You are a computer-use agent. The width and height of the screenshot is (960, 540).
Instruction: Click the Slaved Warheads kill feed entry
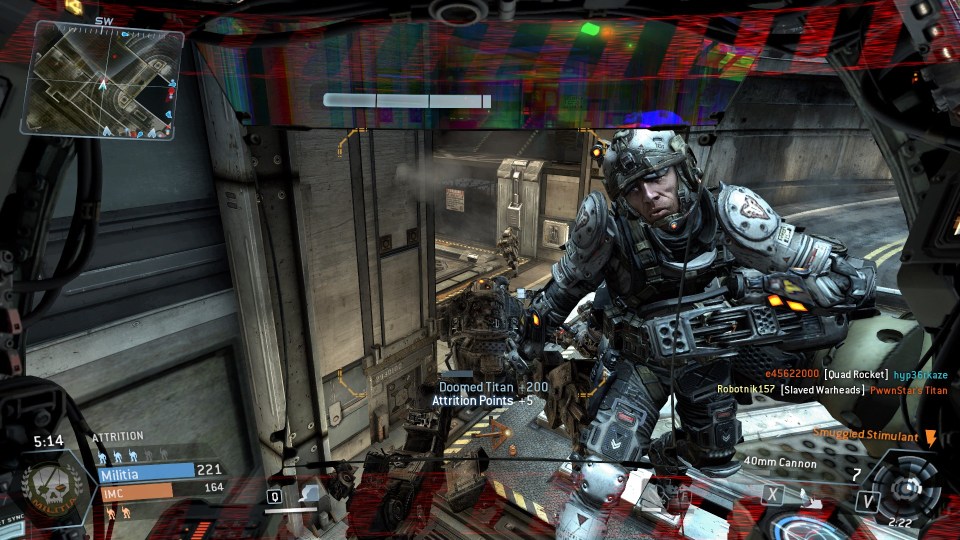coord(822,390)
